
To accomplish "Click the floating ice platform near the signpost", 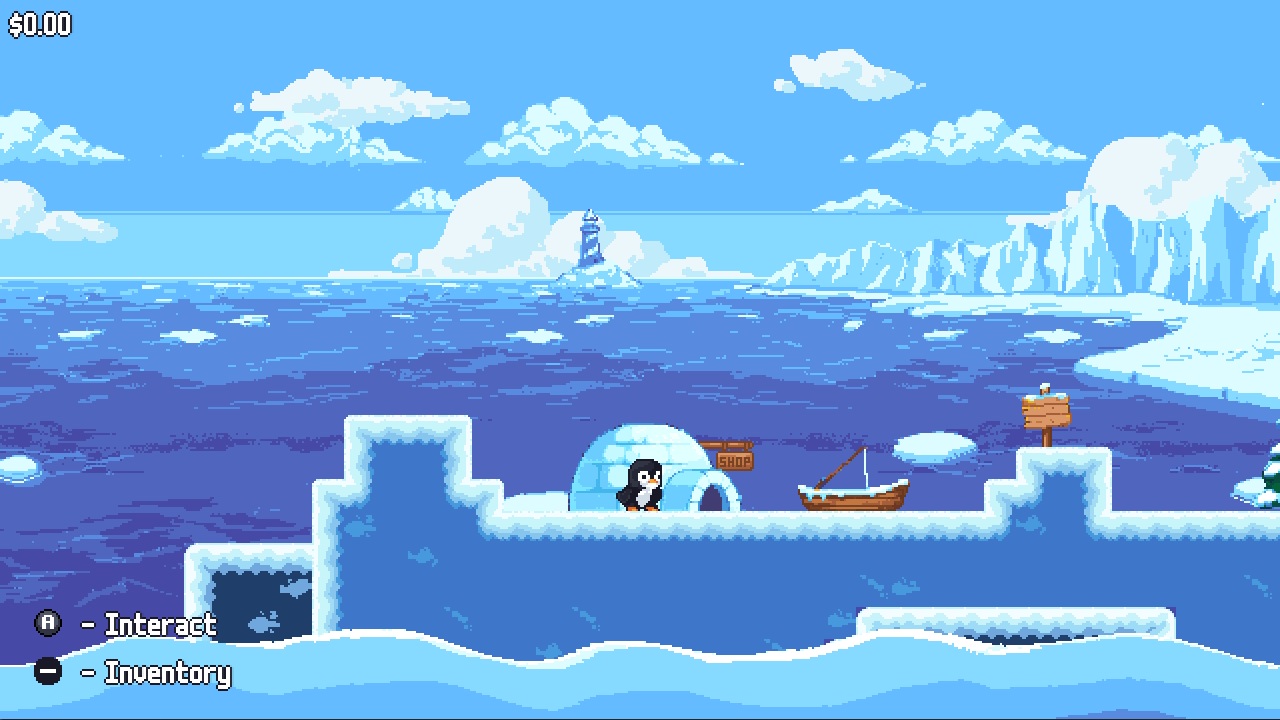I will [x=935, y=448].
